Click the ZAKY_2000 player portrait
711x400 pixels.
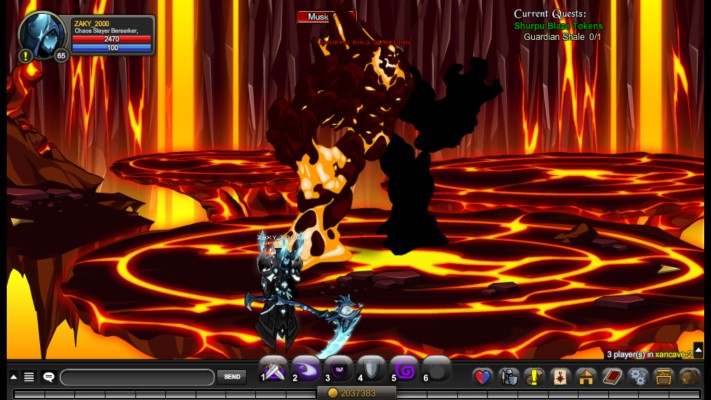pos(42,36)
